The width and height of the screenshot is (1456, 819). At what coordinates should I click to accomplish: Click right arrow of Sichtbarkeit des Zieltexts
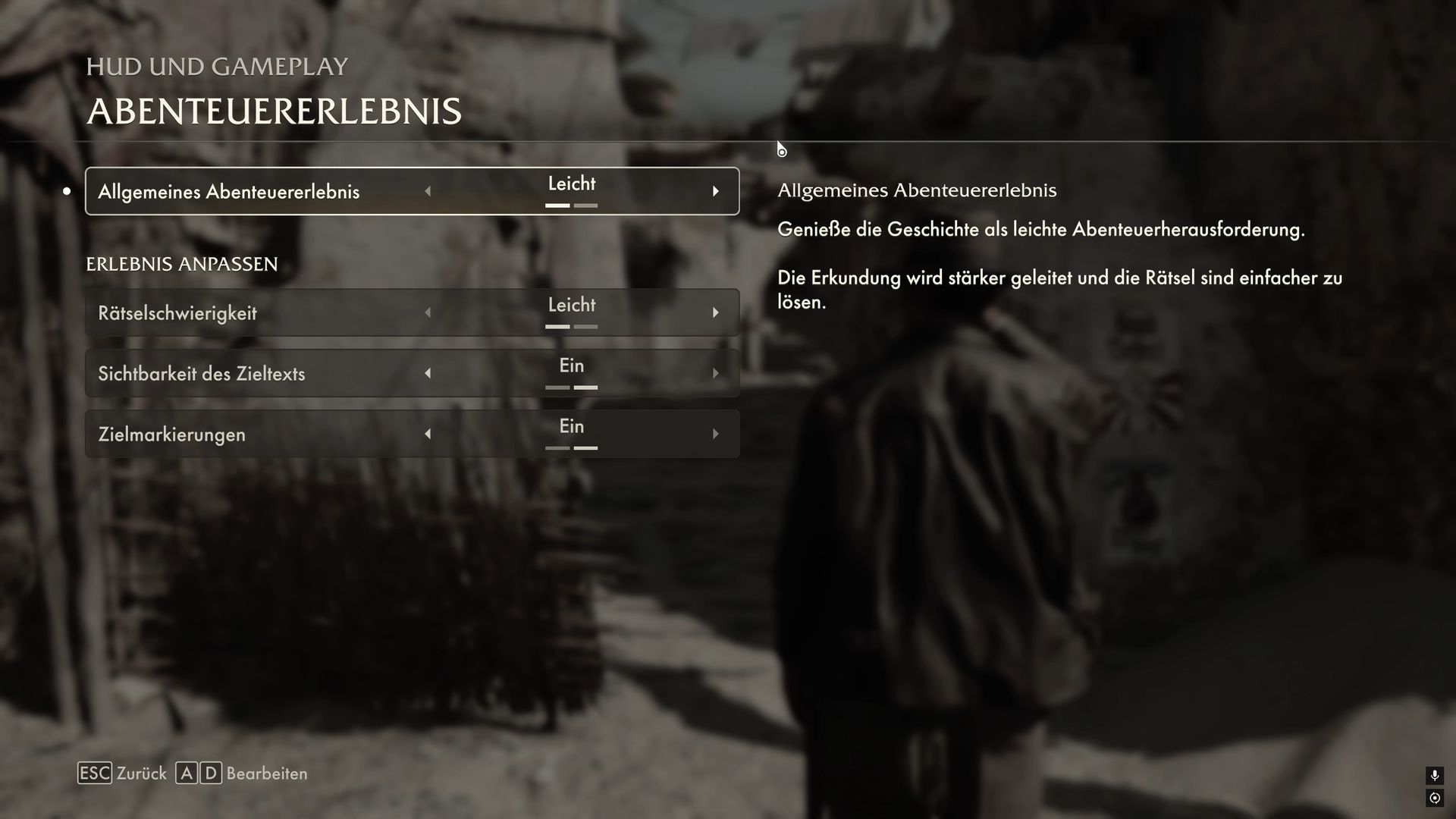(x=715, y=373)
